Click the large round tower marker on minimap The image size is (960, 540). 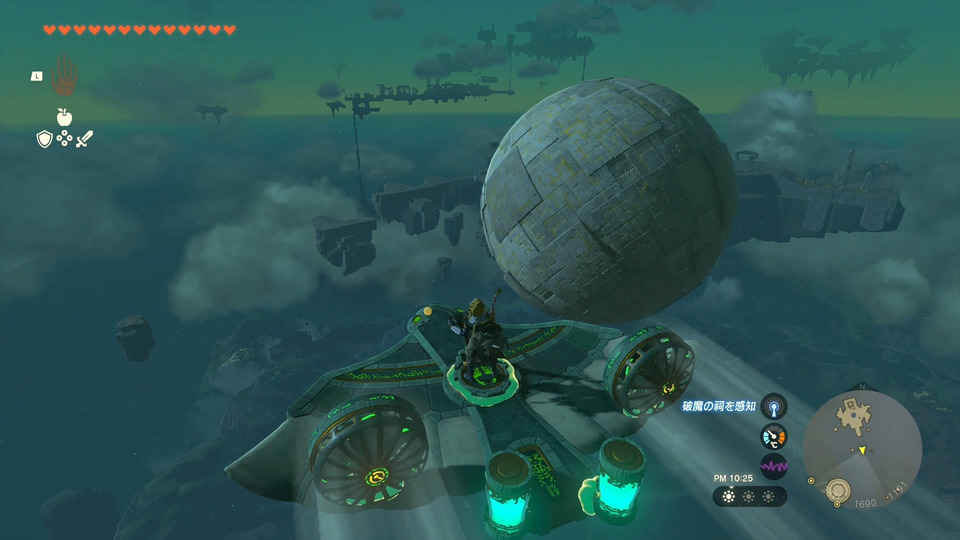pos(837,489)
